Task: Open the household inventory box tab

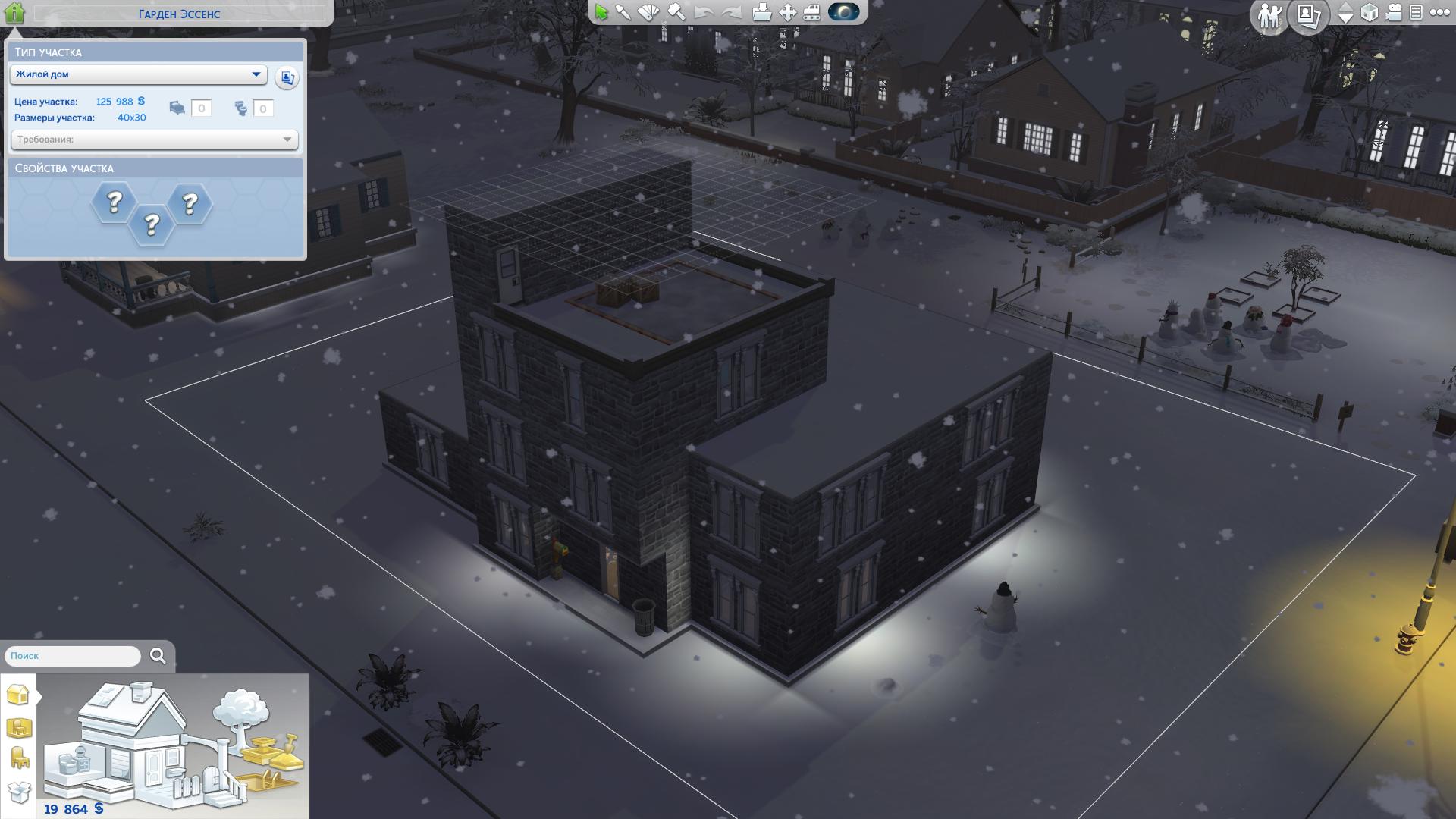Action: pyautogui.click(x=19, y=792)
